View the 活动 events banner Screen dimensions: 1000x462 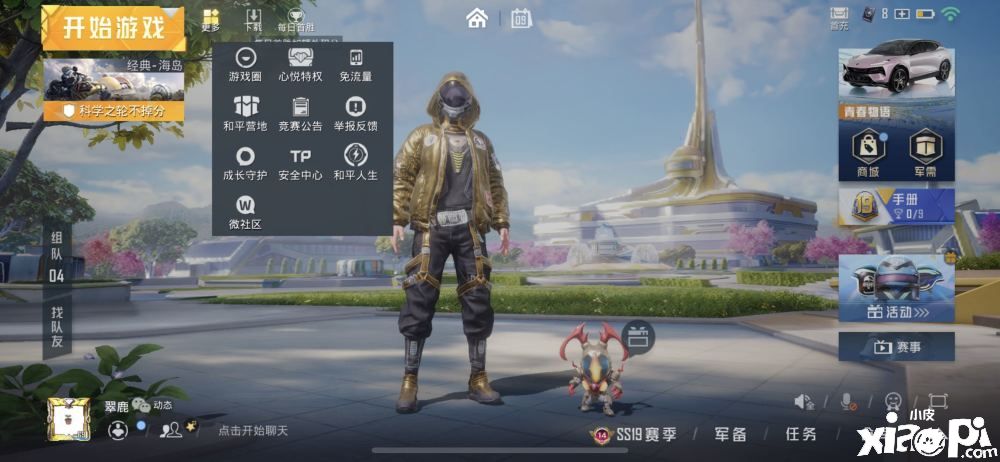896,288
